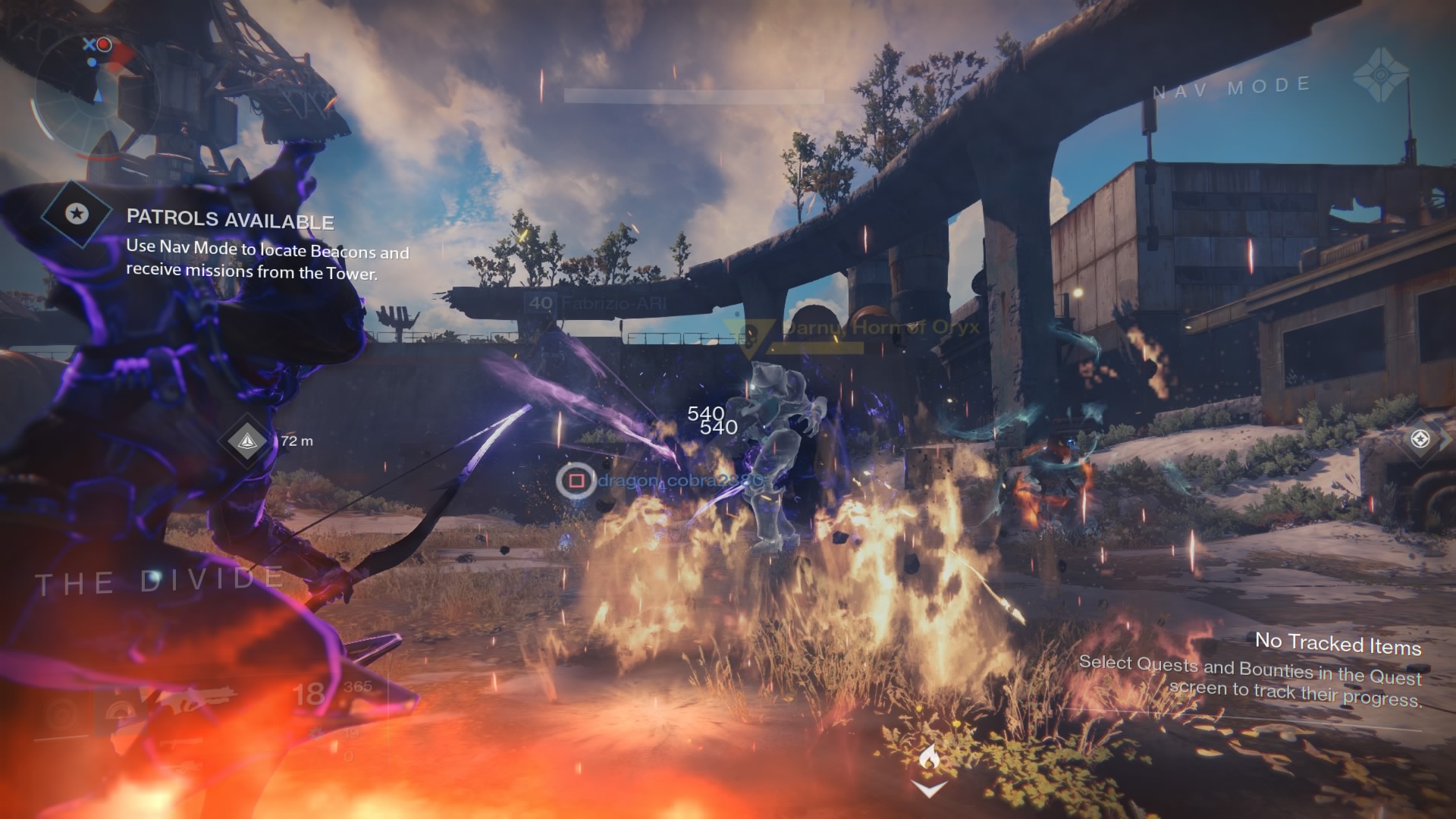The image size is (1456, 819).
Task: Select the Patrols Available star icon
Action: coord(76,214)
